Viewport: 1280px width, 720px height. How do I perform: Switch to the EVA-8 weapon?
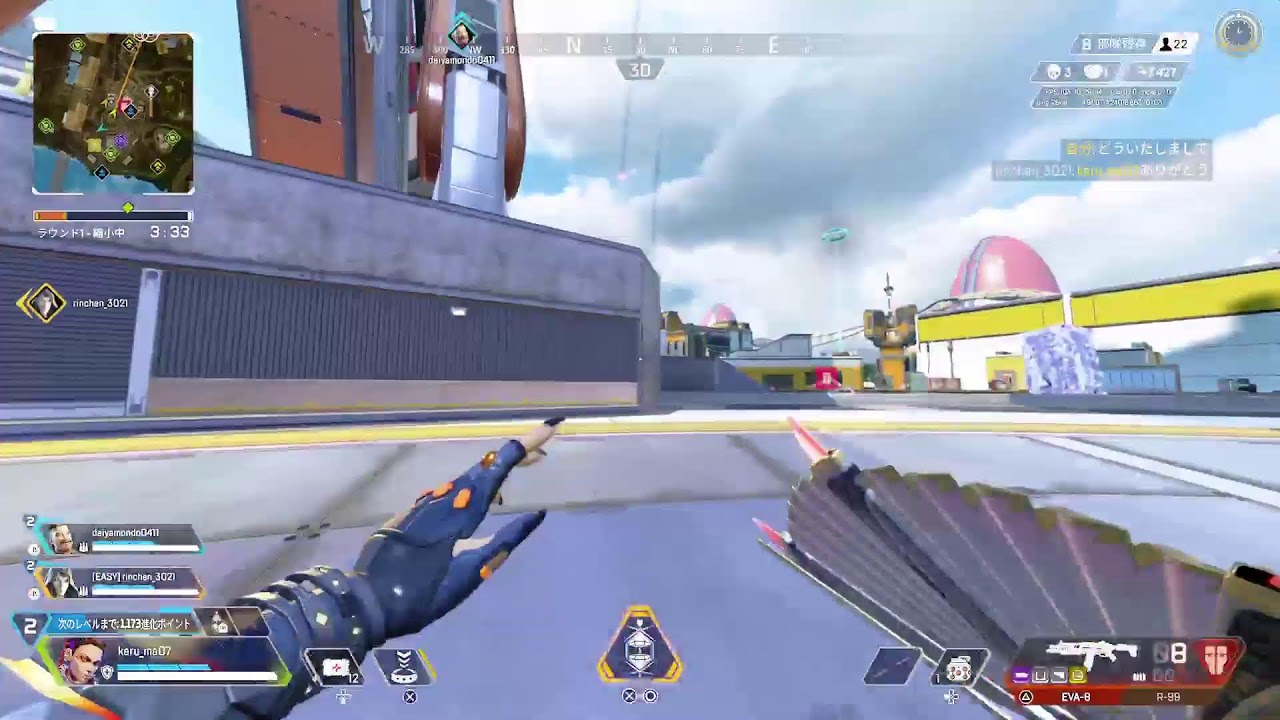[x=1076, y=695]
